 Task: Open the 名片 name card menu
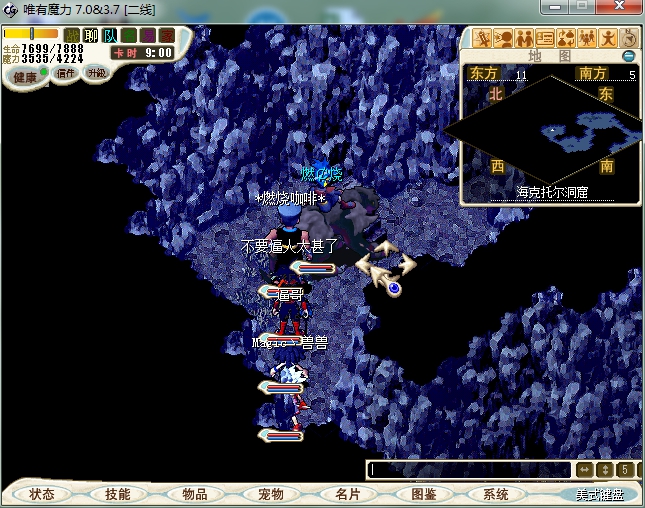pos(346,494)
